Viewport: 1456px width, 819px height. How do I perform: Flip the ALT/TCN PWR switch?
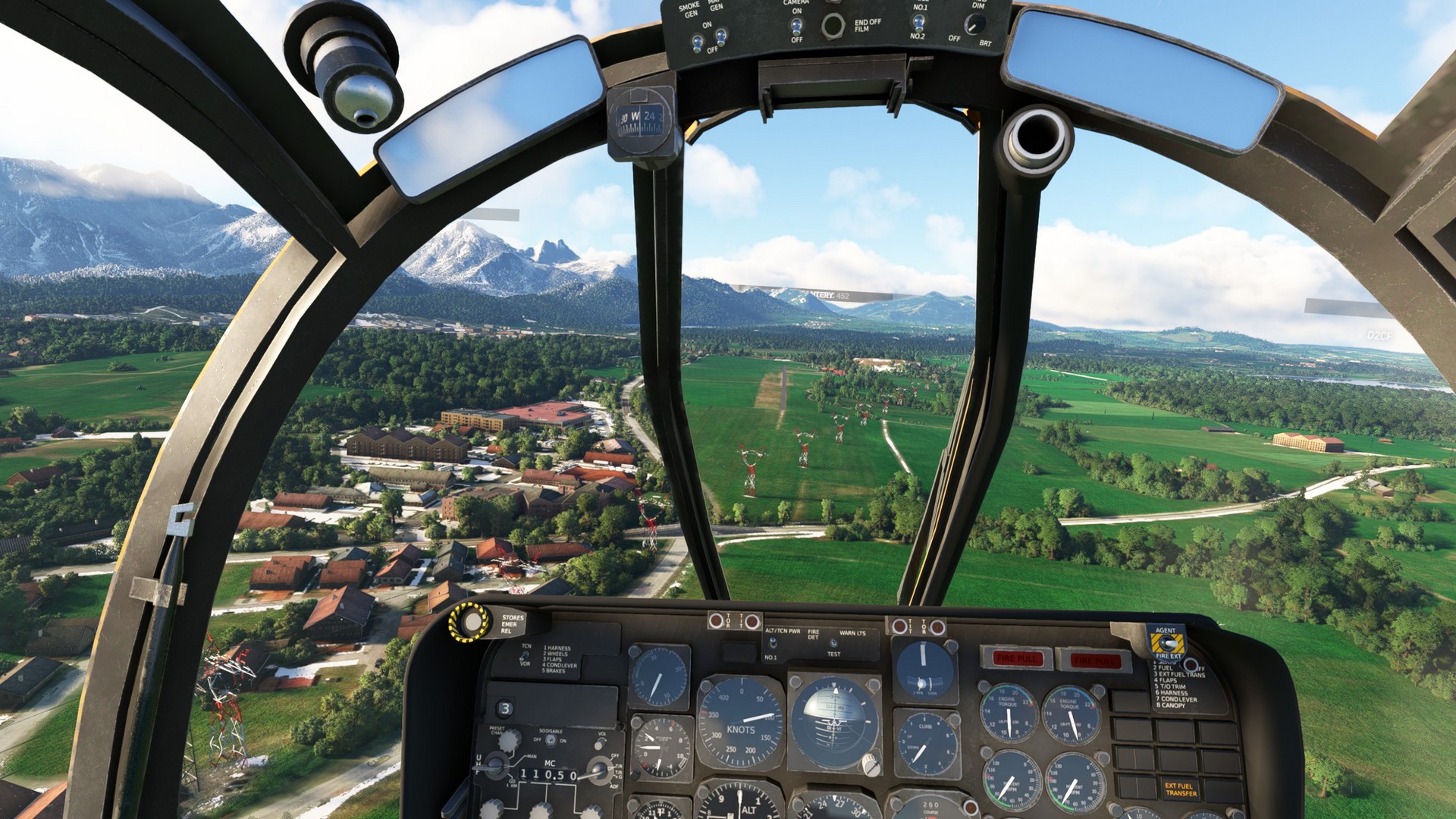pyautogui.click(x=772, y=644)
